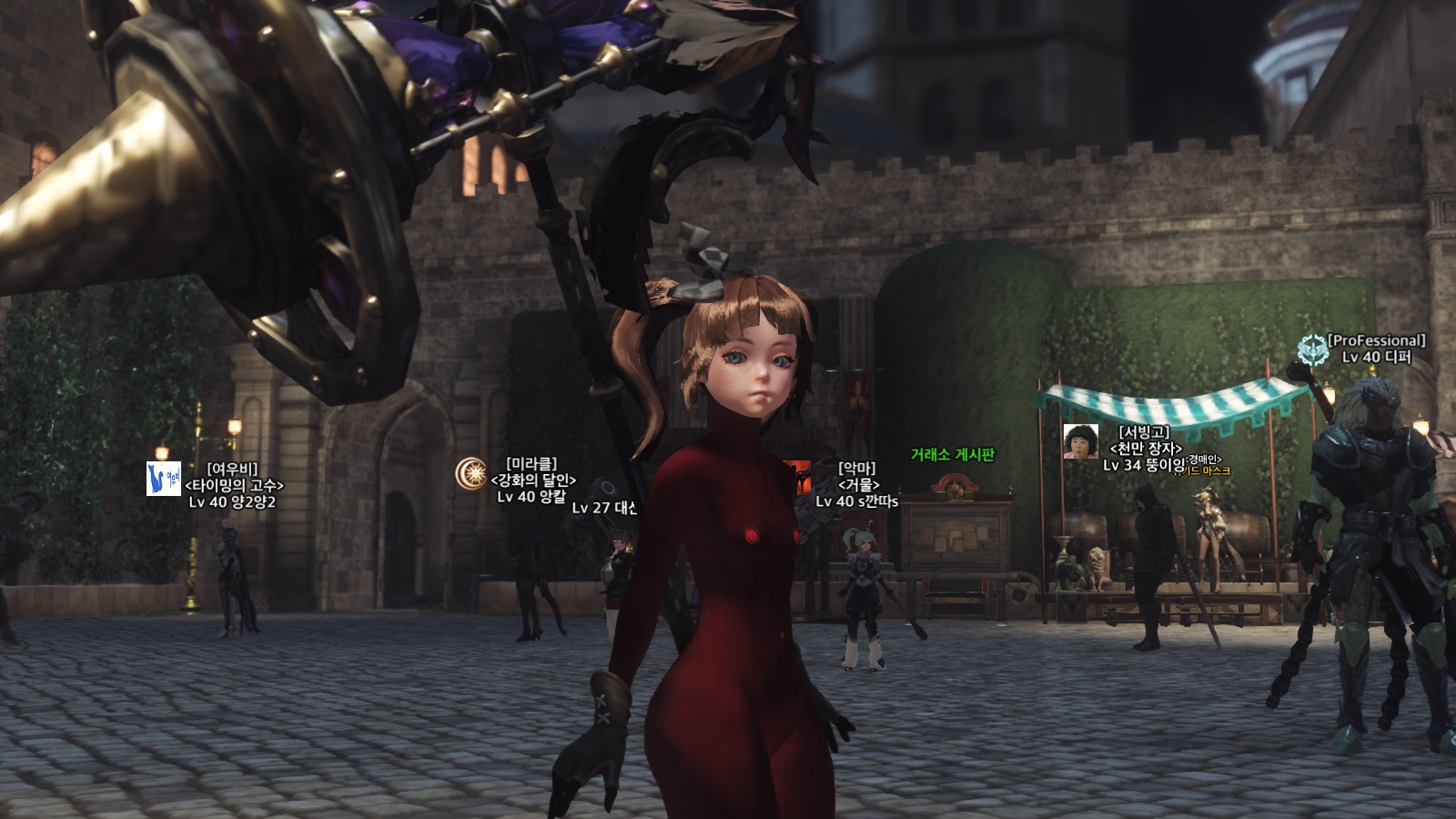Select the [미라클] player nameplate
1456x819 pixels.
pyautogui.click(x=531, y=464)
